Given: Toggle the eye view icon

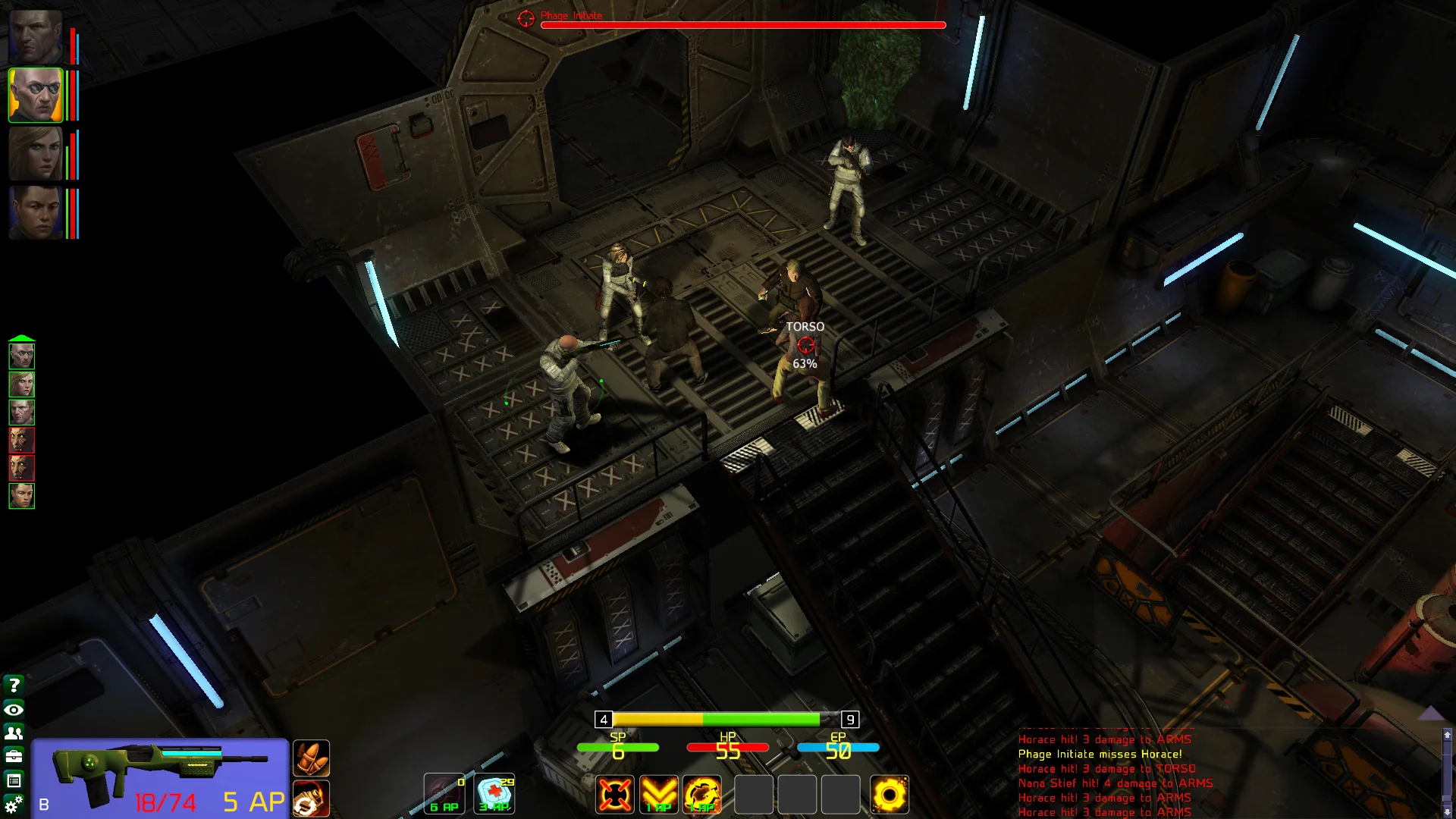Looking at the screenshot, I should point(14,710).
